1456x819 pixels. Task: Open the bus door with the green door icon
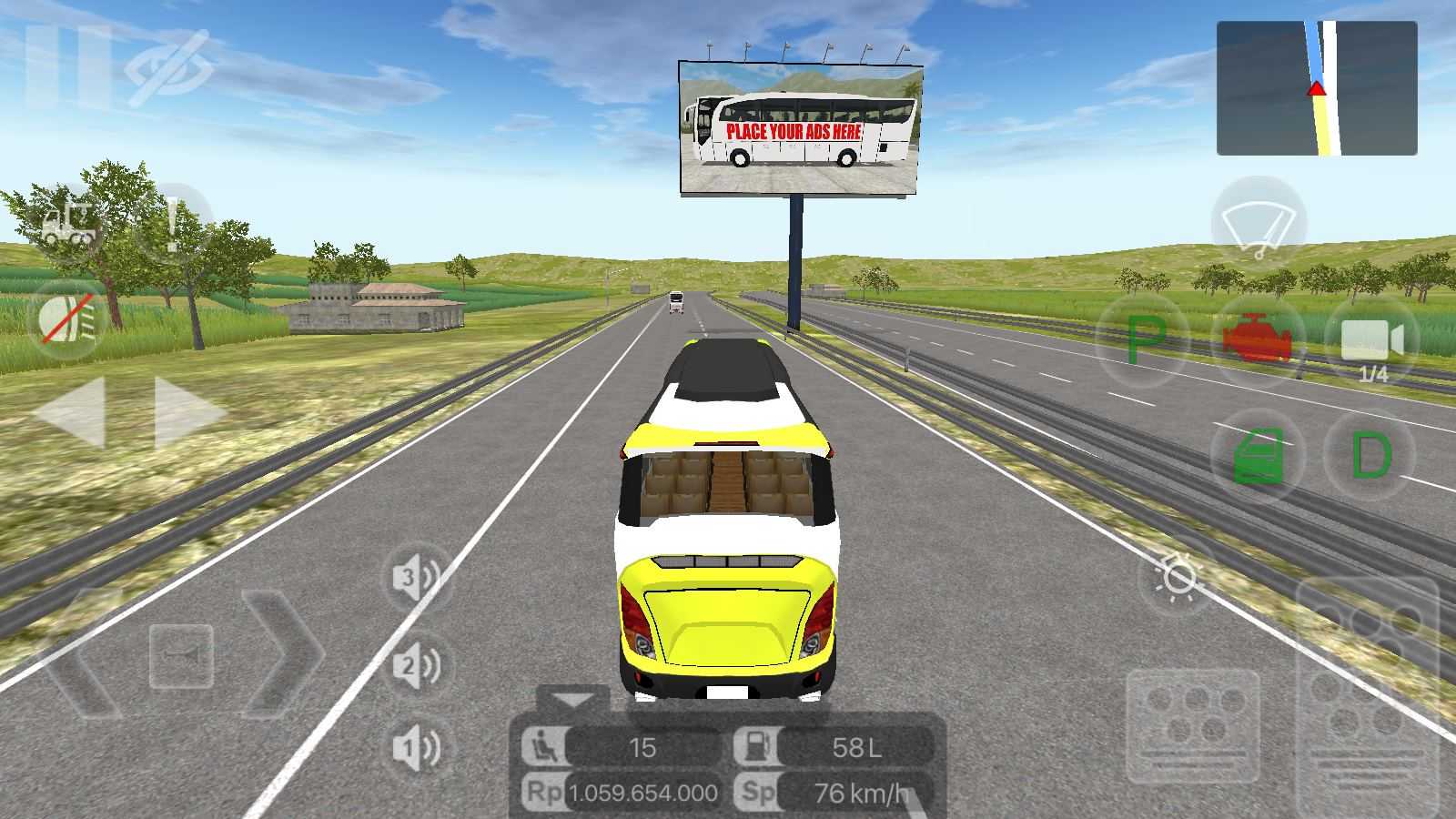point(1259,455)
